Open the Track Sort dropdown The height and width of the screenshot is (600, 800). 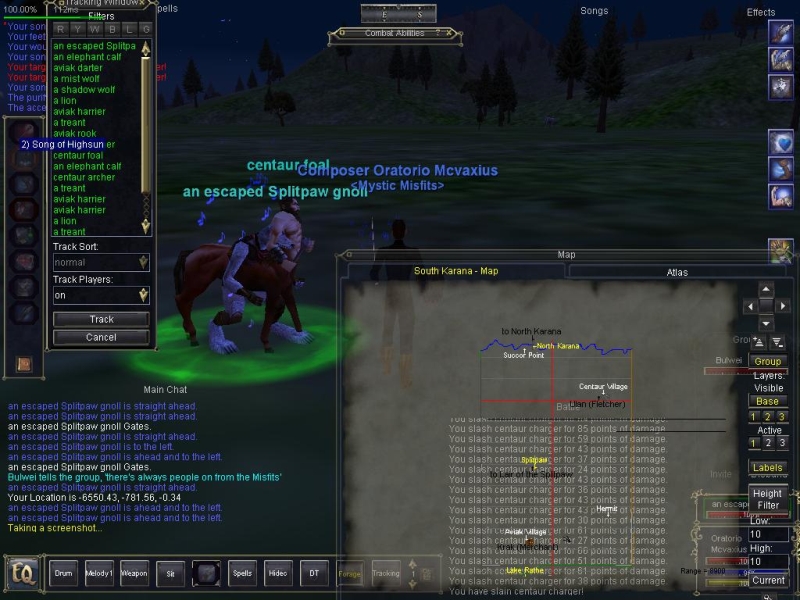101,263
